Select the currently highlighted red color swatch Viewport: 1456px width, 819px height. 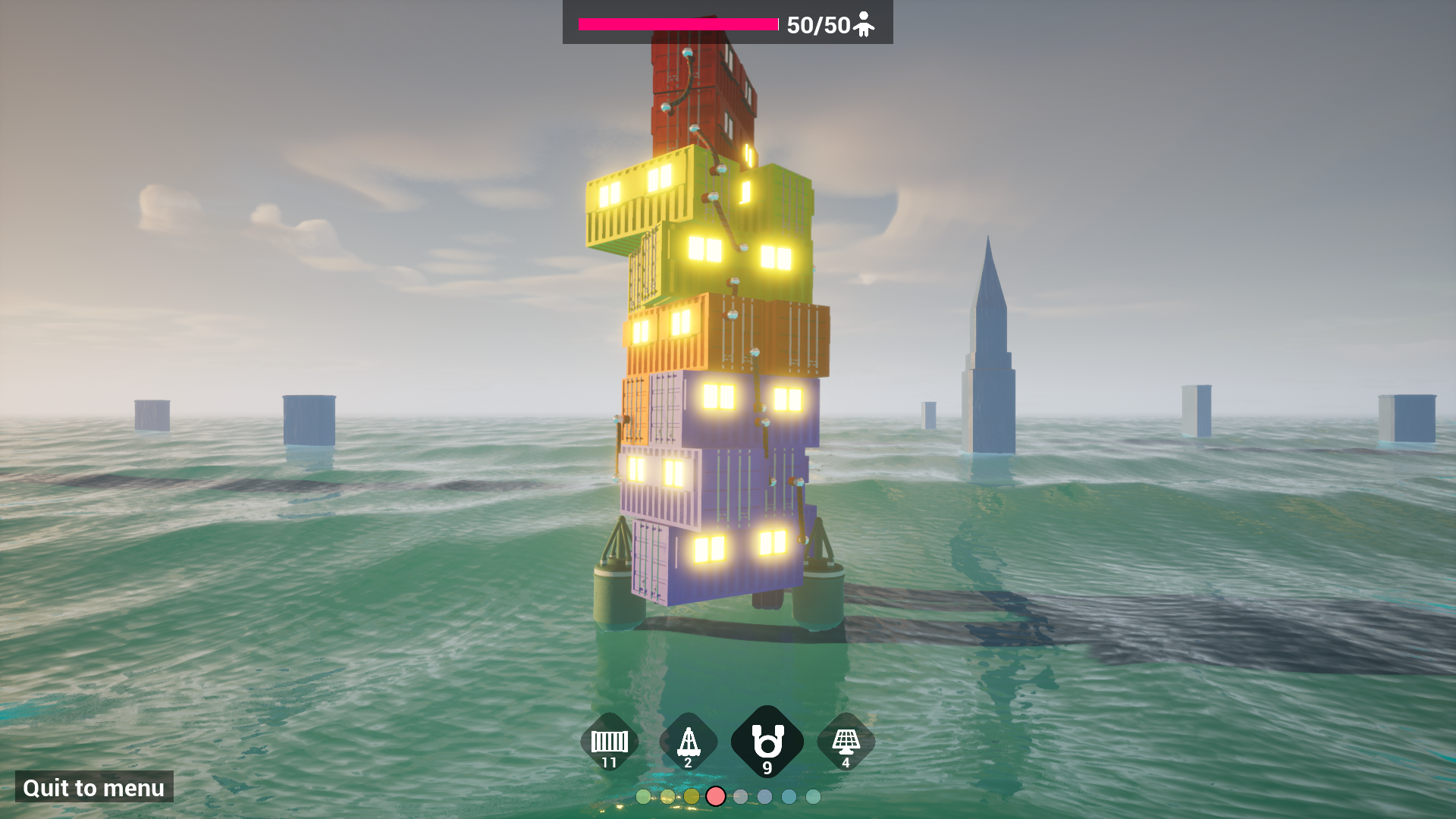coord(716,798)
